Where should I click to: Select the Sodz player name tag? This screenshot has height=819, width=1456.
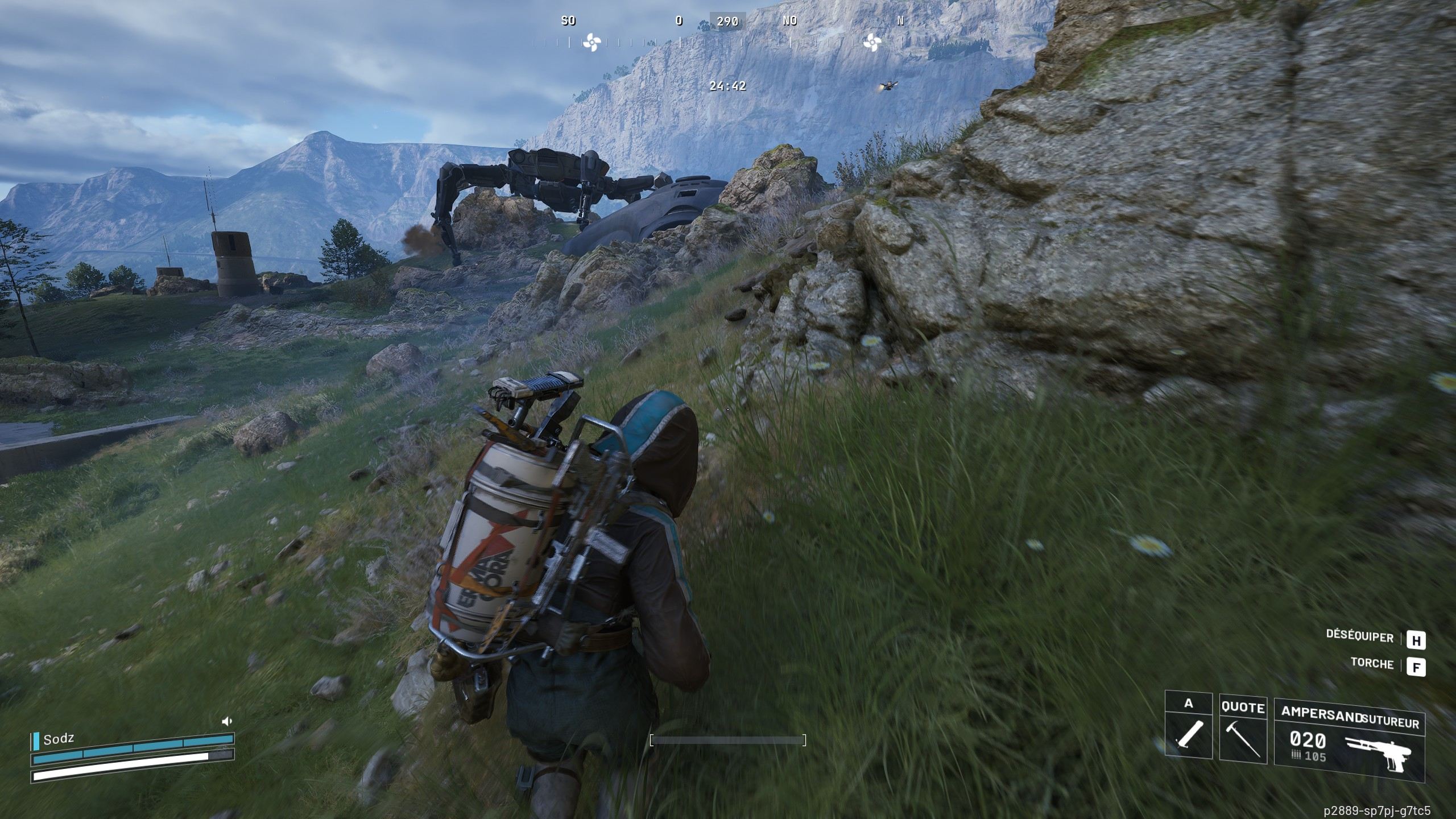coord(58,739)
